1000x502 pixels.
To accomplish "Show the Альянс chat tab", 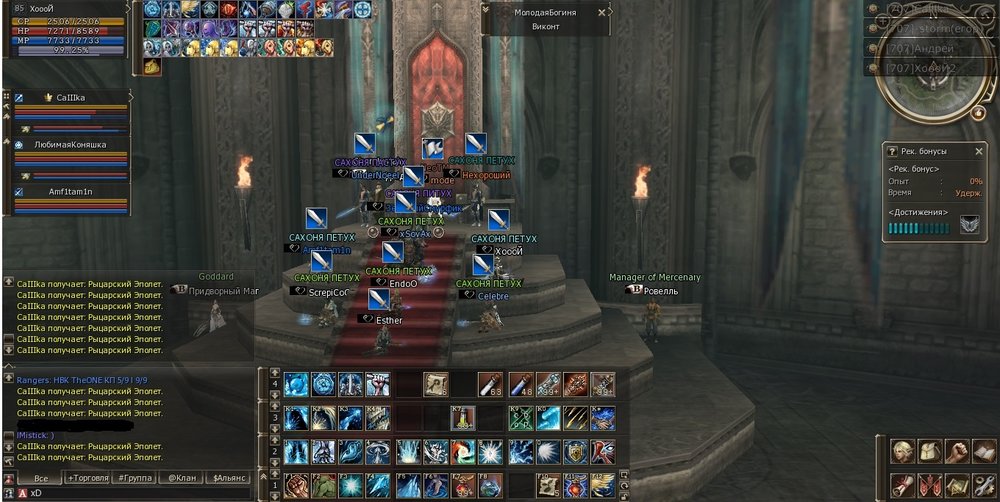I will pyautogui.click(x=229, y=478).
